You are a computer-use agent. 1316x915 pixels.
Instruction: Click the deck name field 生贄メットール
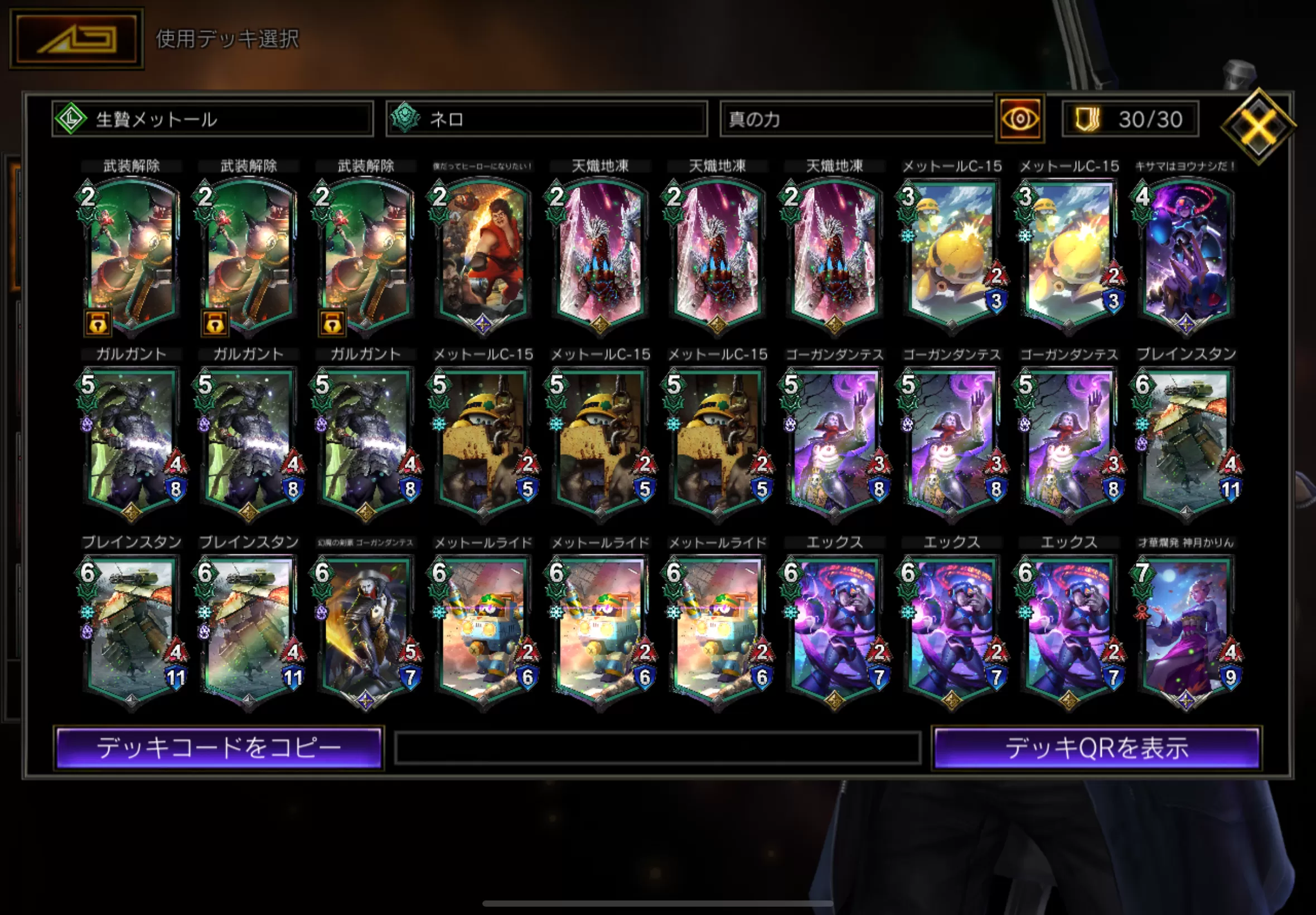click(x=212, y=119)
